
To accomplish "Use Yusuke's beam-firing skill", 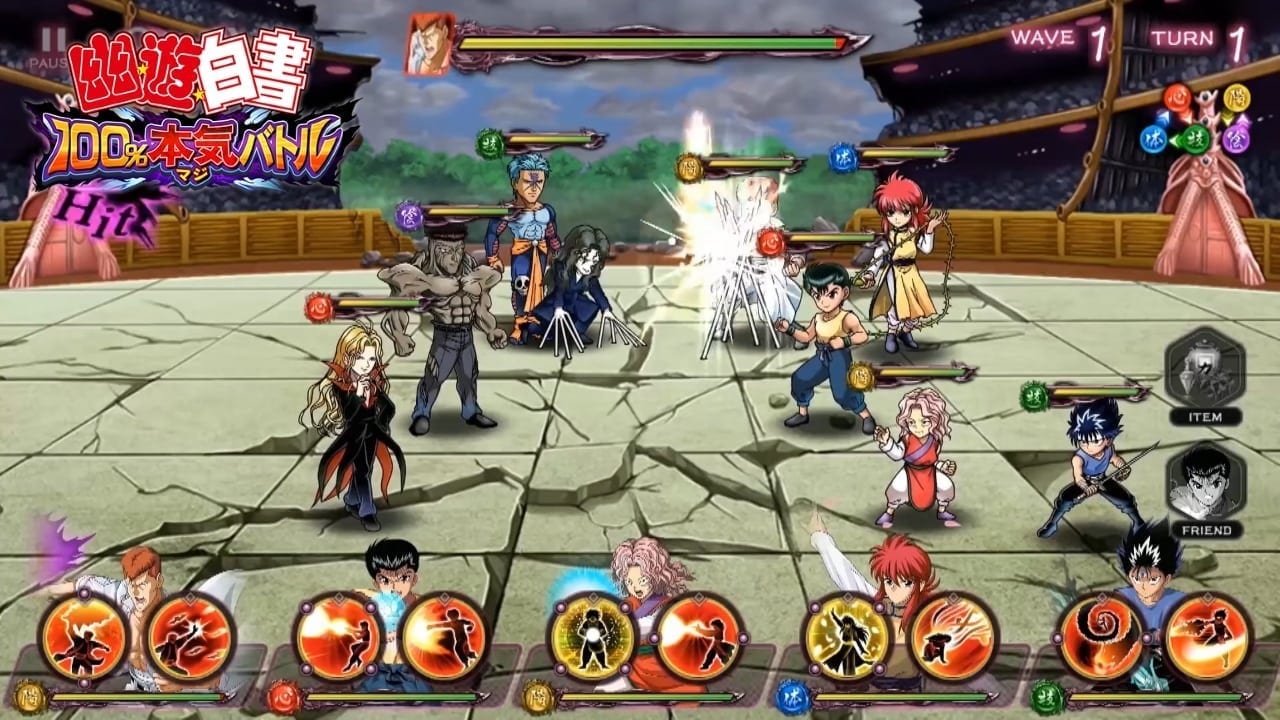I will click(x=338, y=637).
